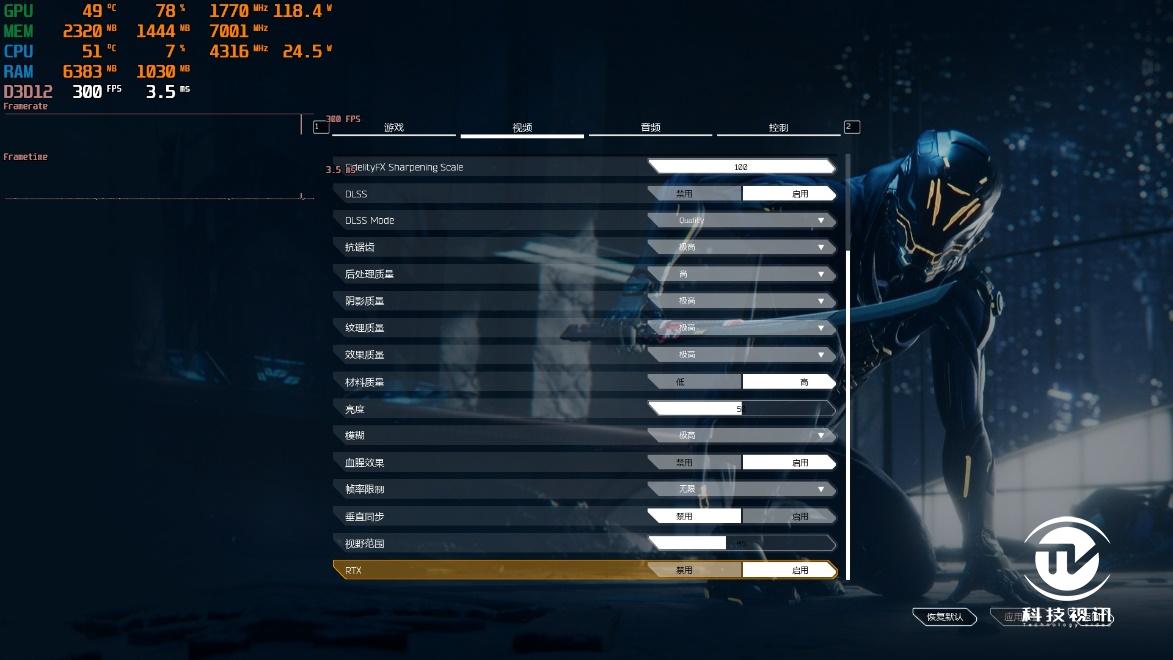Go to the 控制 (Controls) tab
1173x660 pixels.
[778, 128]
